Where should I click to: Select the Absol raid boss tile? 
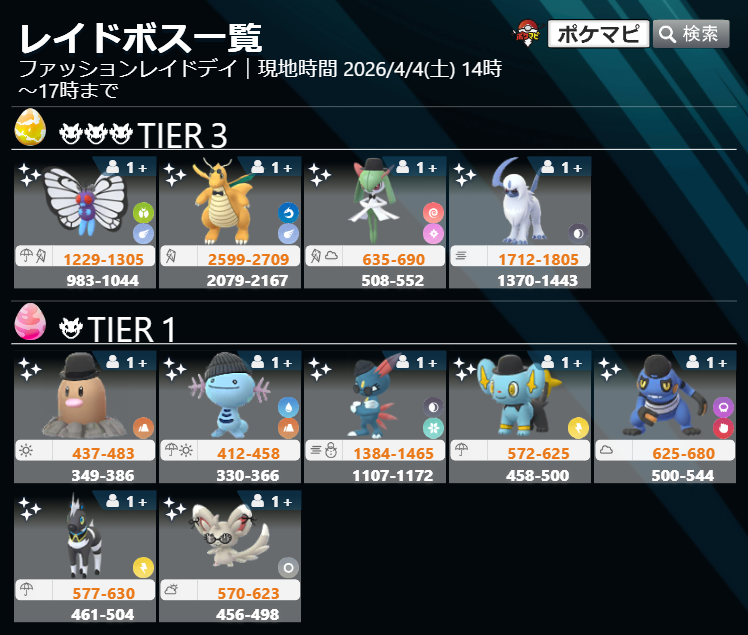click(520, 222)
